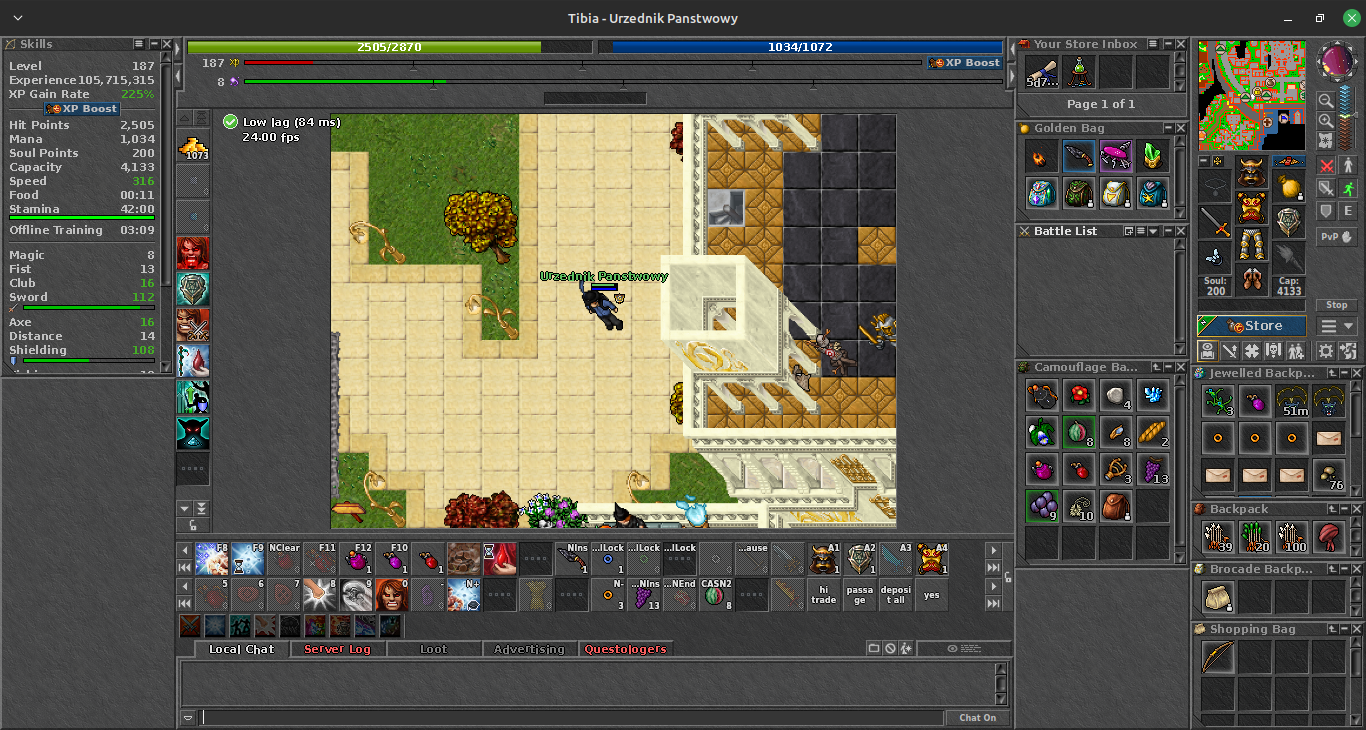Open the Loot chat tab
The width and height of the screenshot is (1366, 730).
point(433,649)
